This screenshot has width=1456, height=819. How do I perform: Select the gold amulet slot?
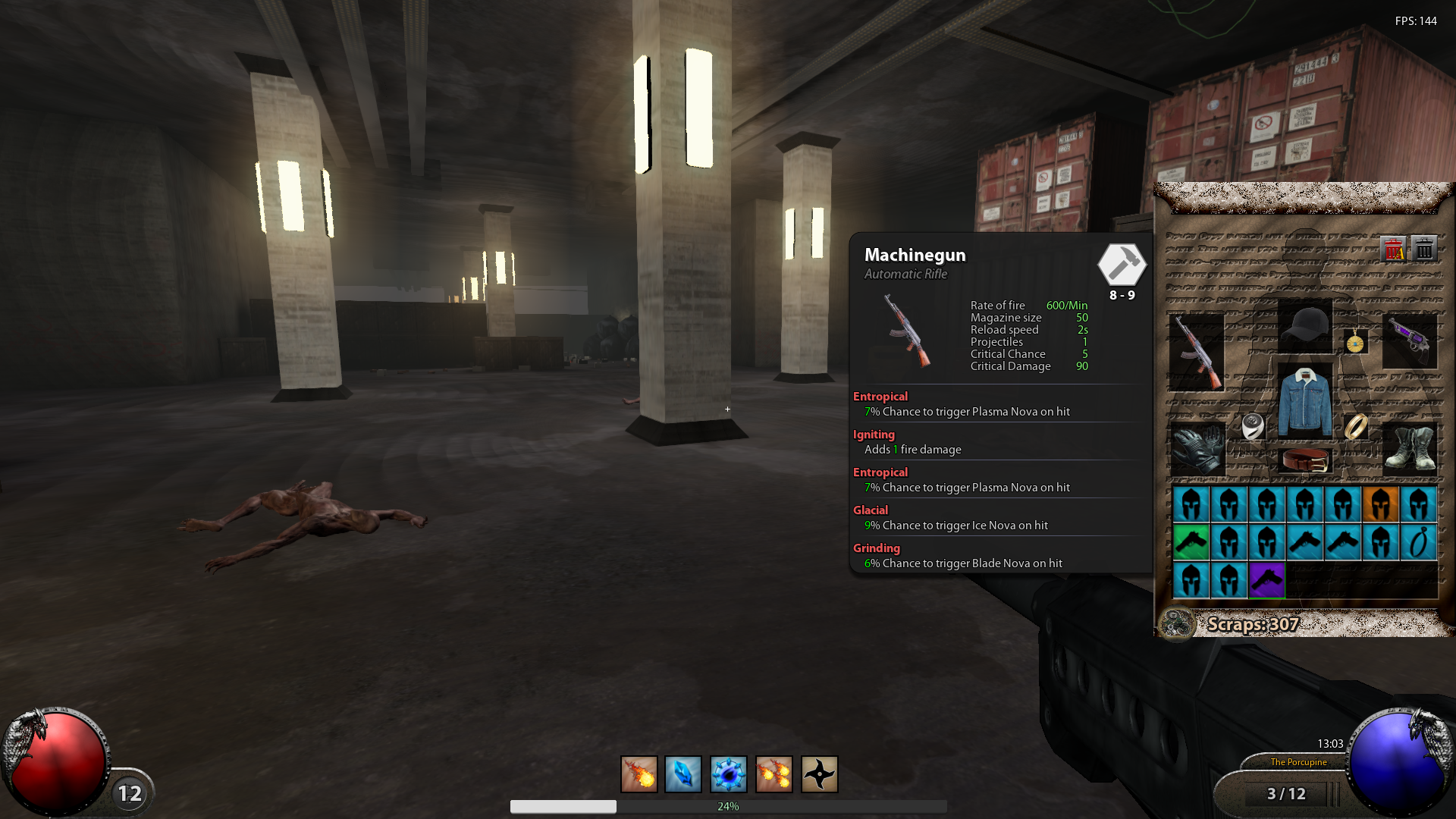(x=1355, y=344)
